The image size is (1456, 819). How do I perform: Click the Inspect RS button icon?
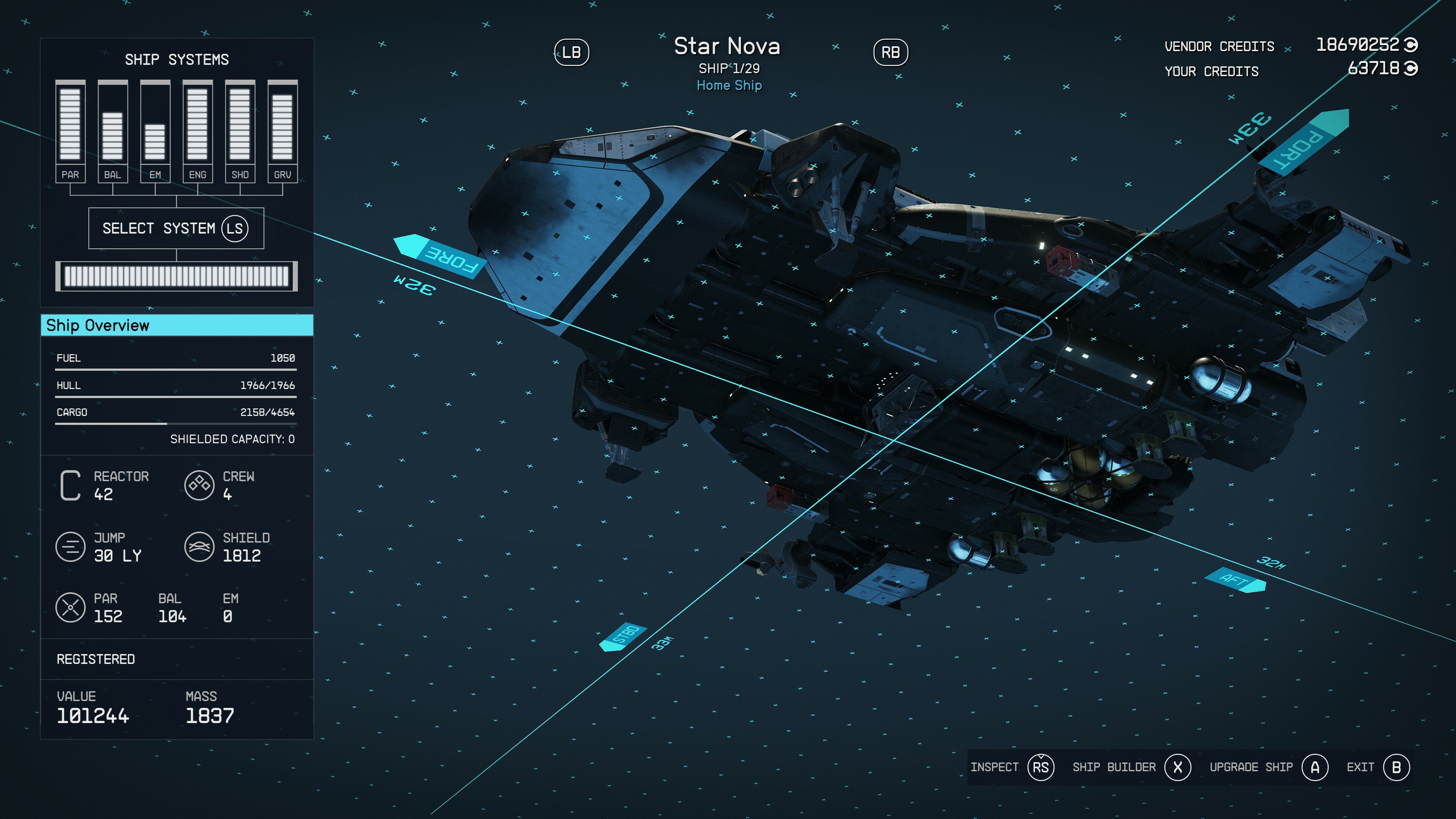pyautogui.click(x=1040, y=767)
